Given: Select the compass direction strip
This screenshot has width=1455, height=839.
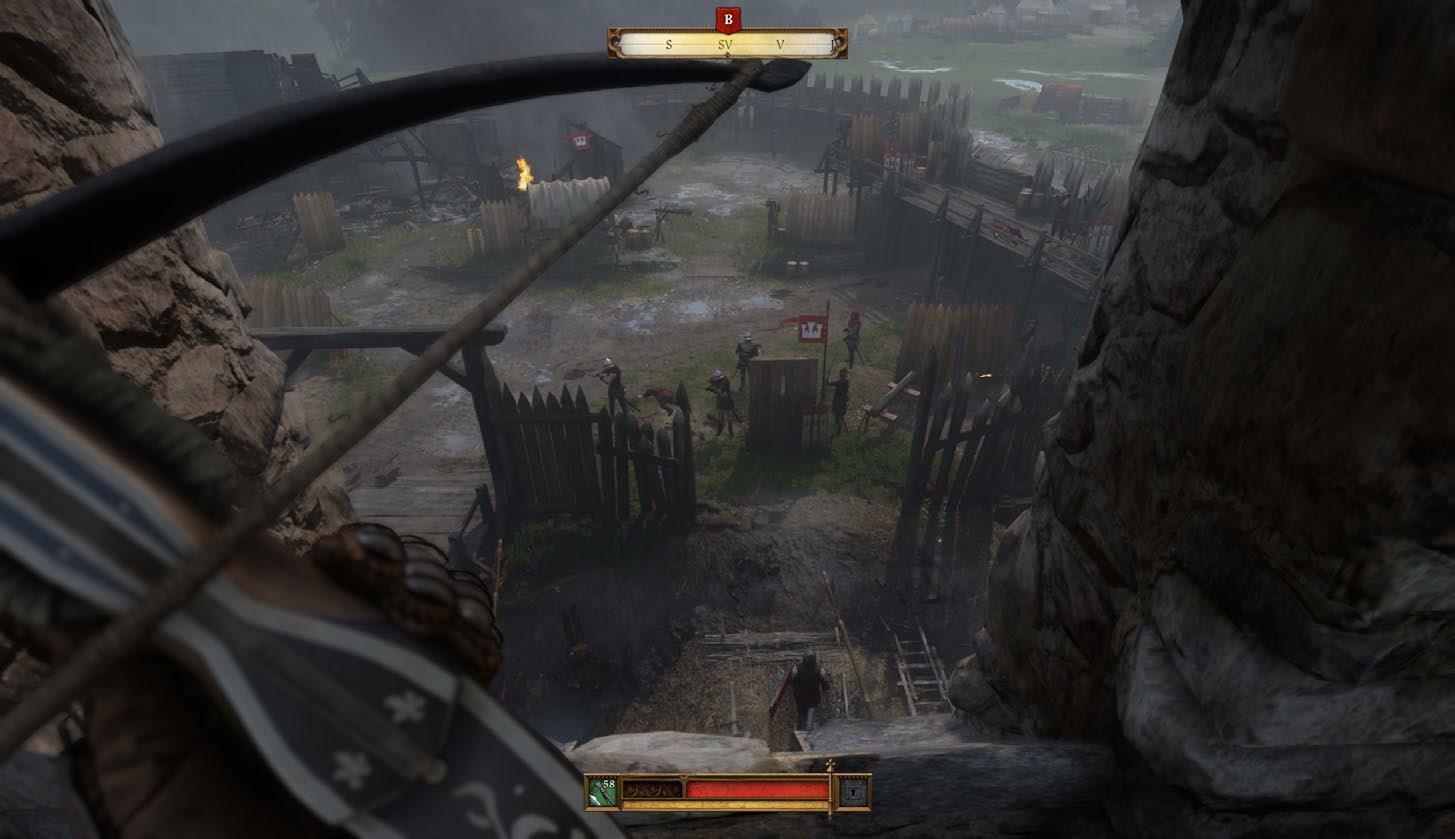Looking at the screenshot, I should (x=727, y=44).
